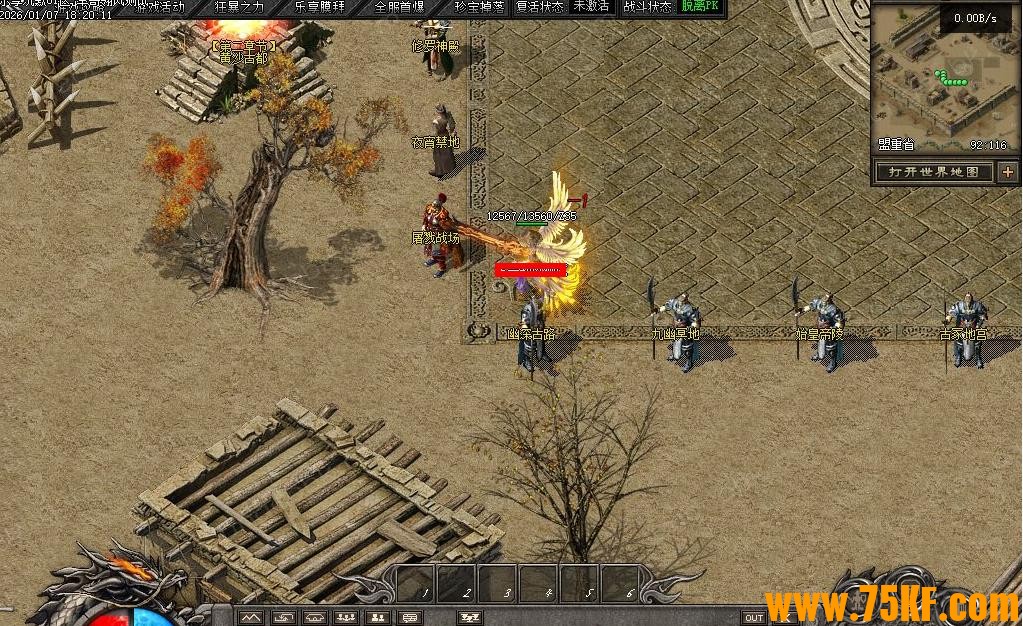Image resolution: width=1023 pixels, height=626 pixels.
Task: Click the green 脱离PK button
Action: click(x=700, y=6)
